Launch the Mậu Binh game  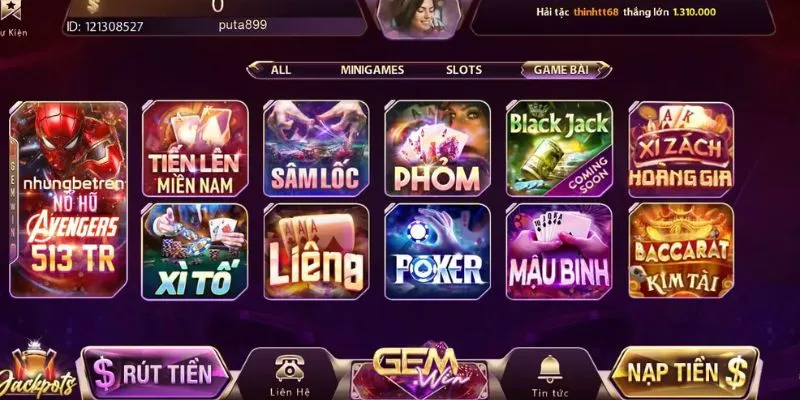coord(558,251)
